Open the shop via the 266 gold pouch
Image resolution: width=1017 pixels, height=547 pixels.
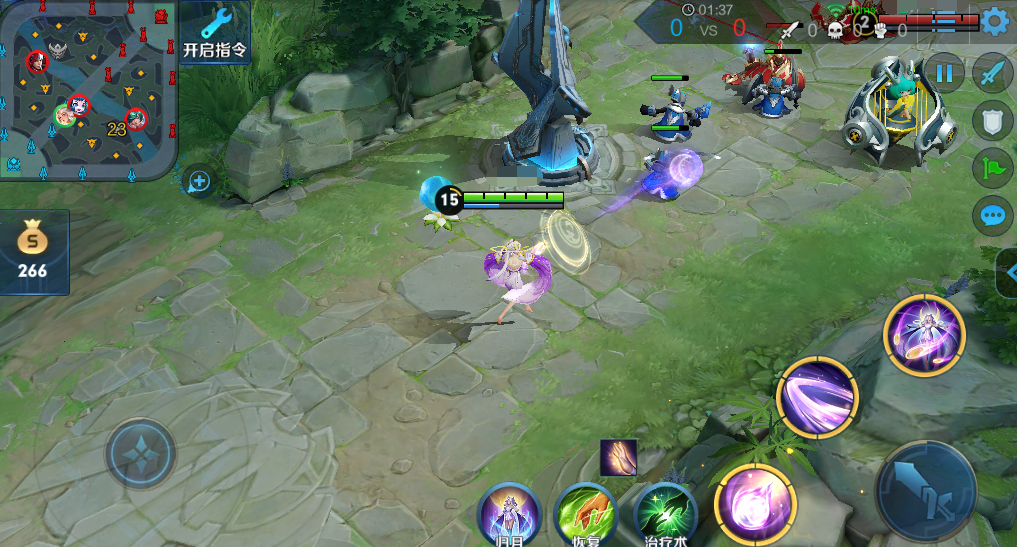tap(33, 252)
